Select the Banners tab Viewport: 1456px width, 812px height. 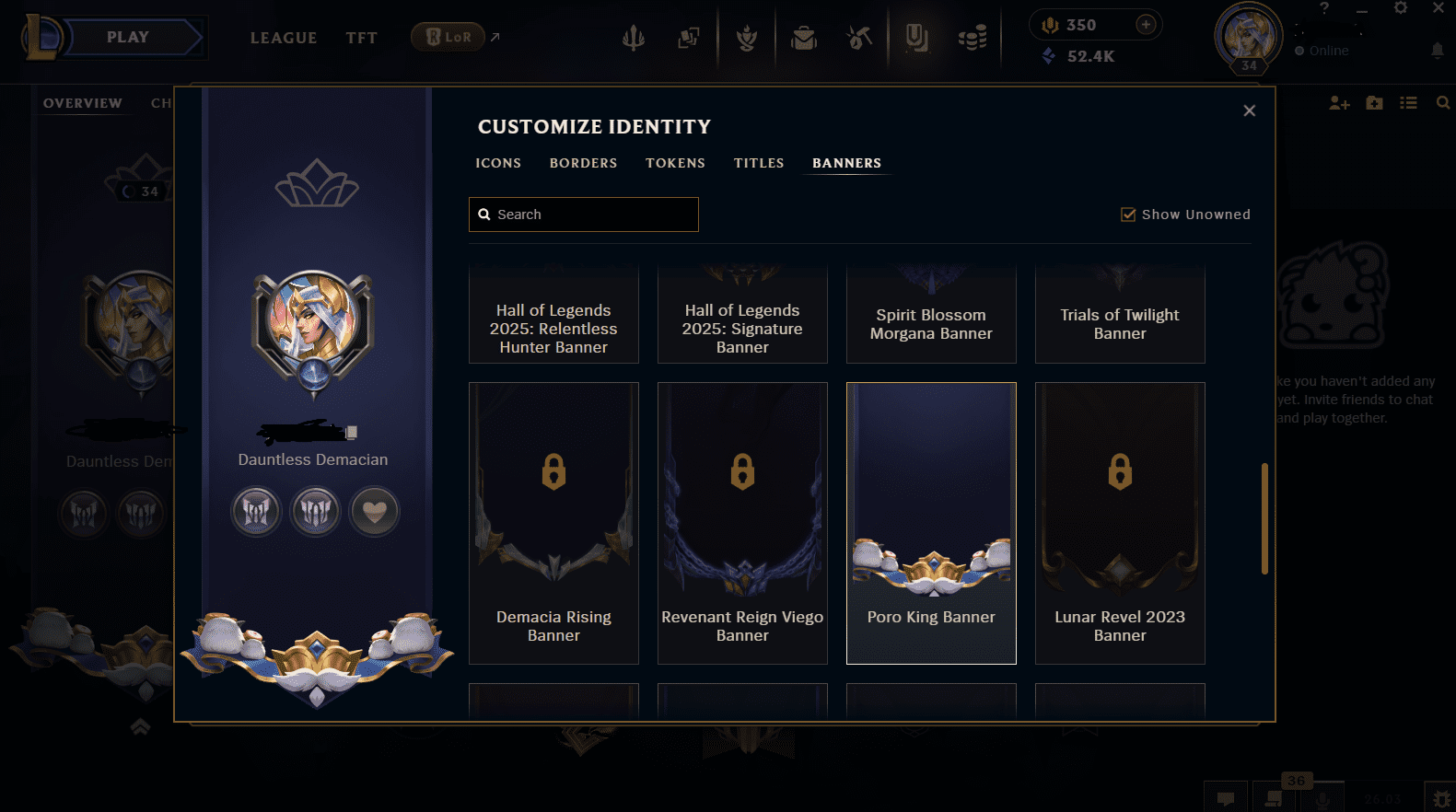tap(846, 163)
